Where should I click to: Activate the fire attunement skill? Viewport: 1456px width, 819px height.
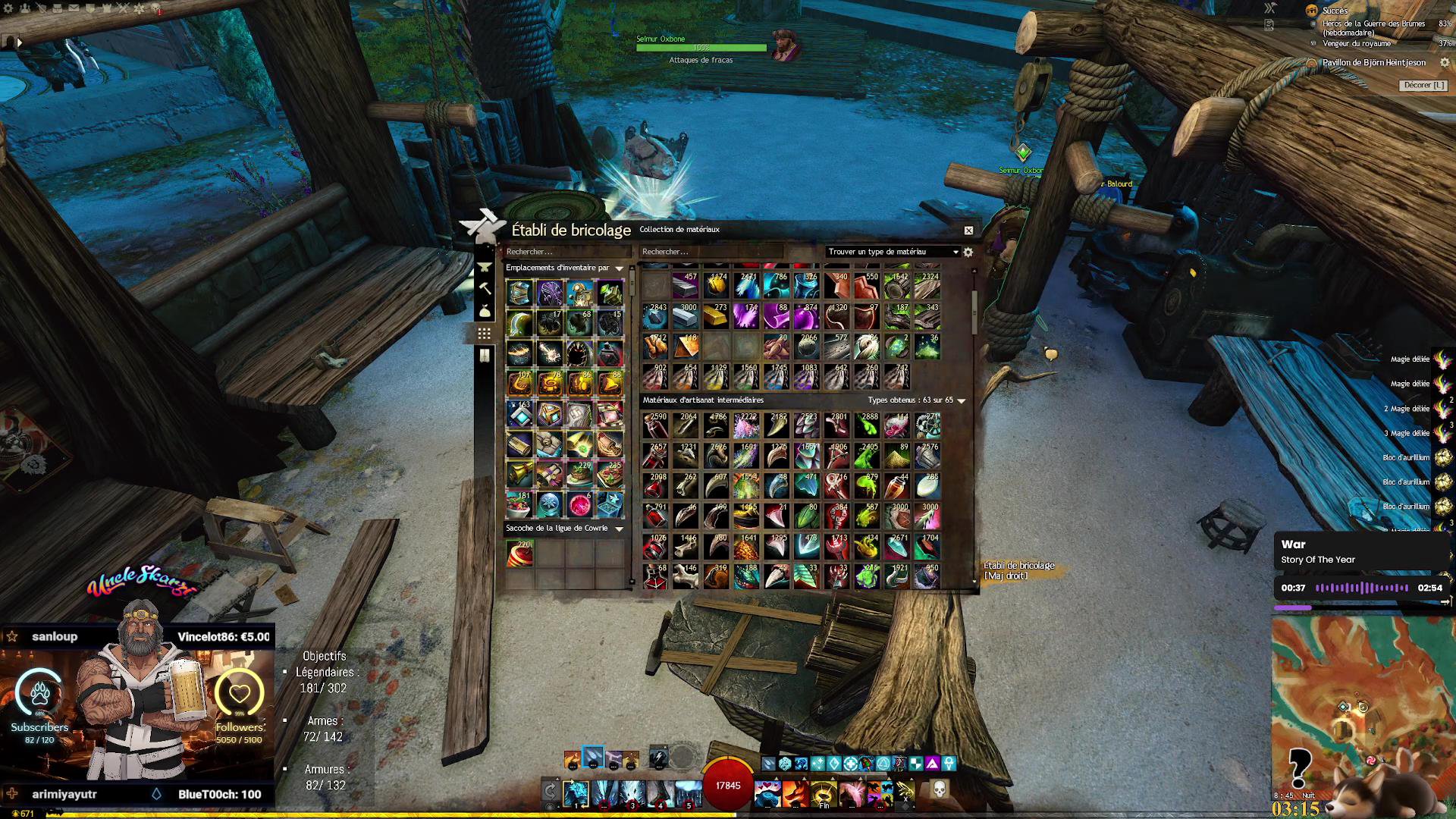pos(573,759)
